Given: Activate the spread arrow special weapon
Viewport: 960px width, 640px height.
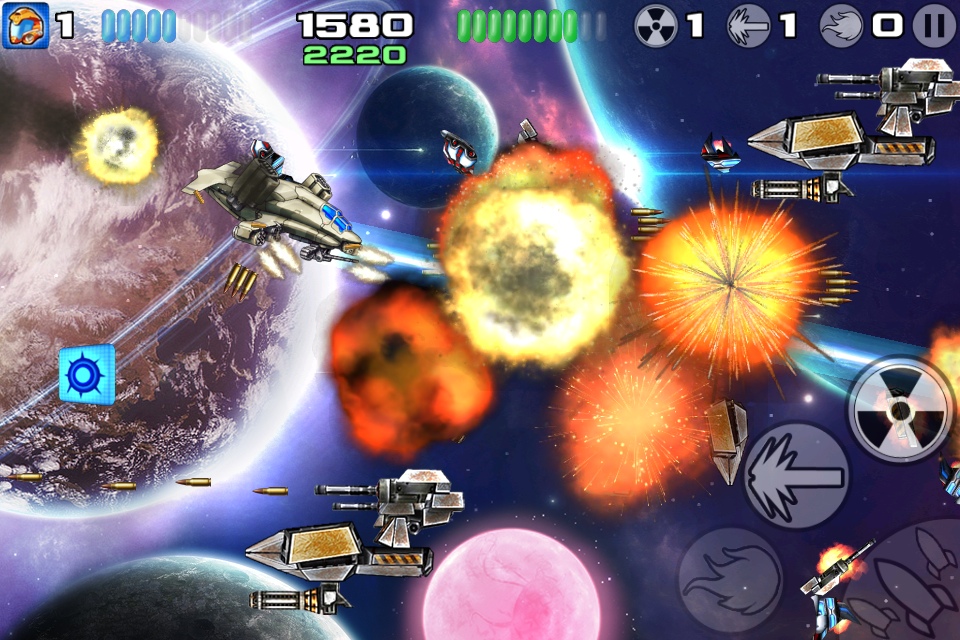Looking at the screenshot, I should (797, 476).
